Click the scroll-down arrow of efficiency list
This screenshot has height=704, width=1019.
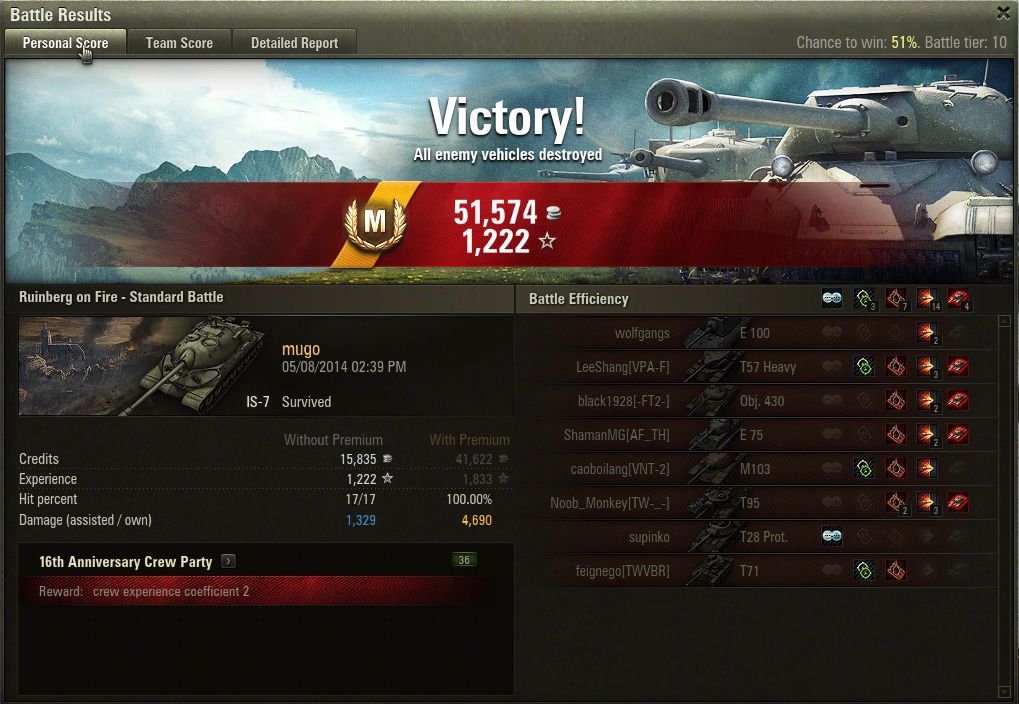click(1005, 691)
